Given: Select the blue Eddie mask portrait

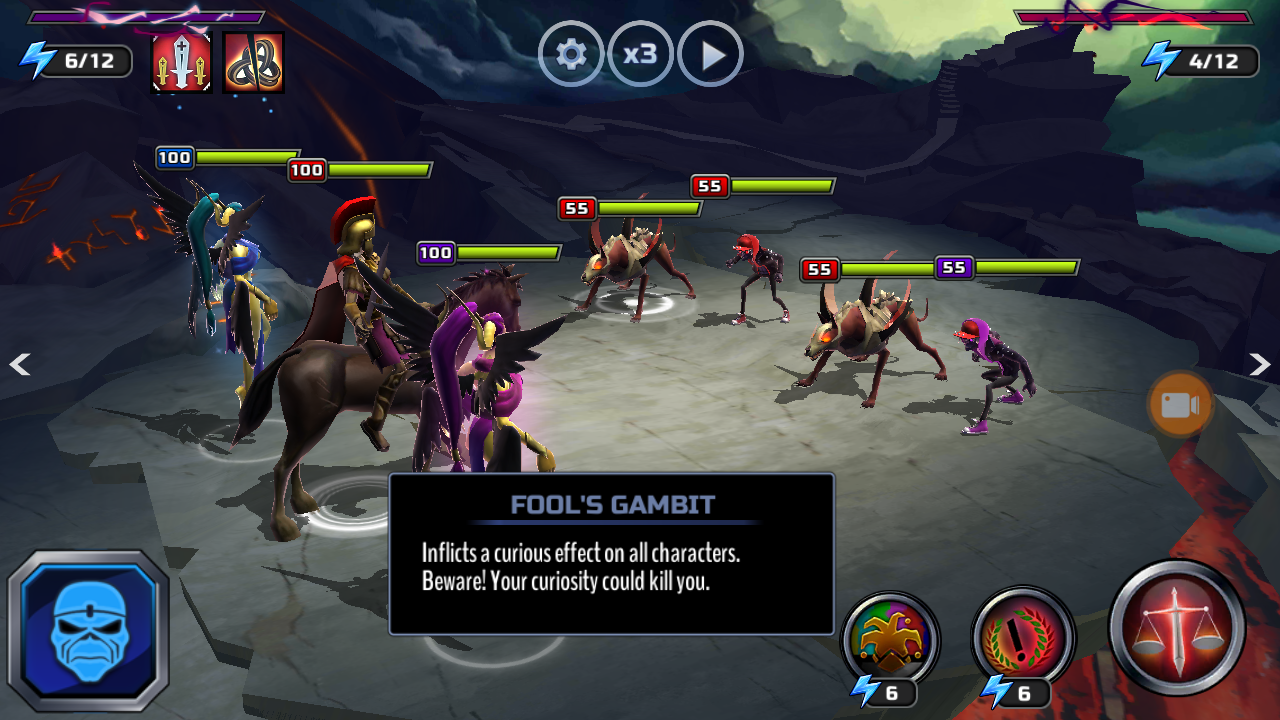Looking at the screenshot, I should pos(88,630).
